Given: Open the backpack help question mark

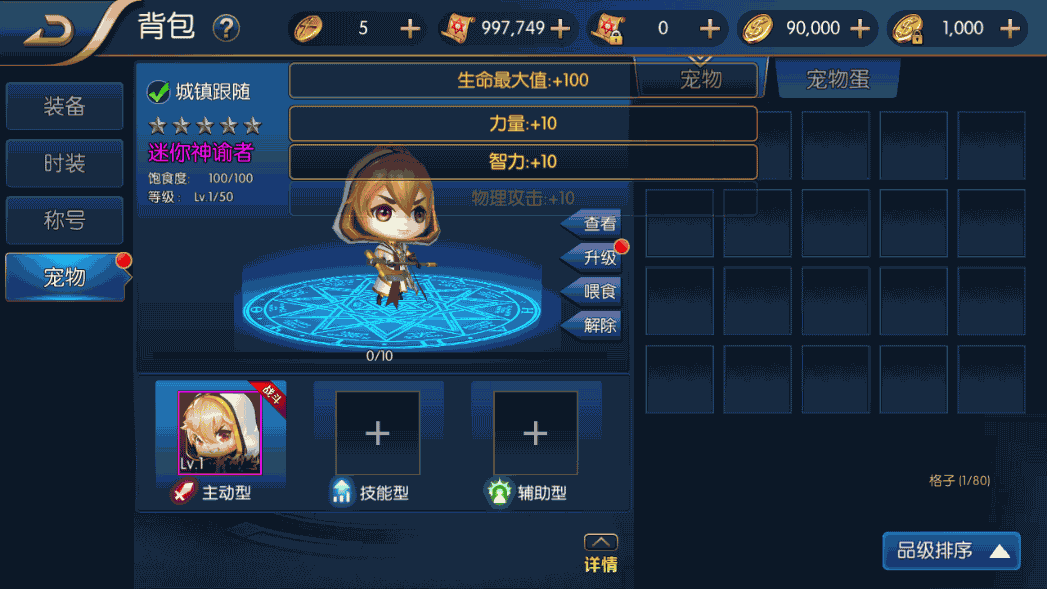Looking at the screenshot, I should (x=227, y=28).
